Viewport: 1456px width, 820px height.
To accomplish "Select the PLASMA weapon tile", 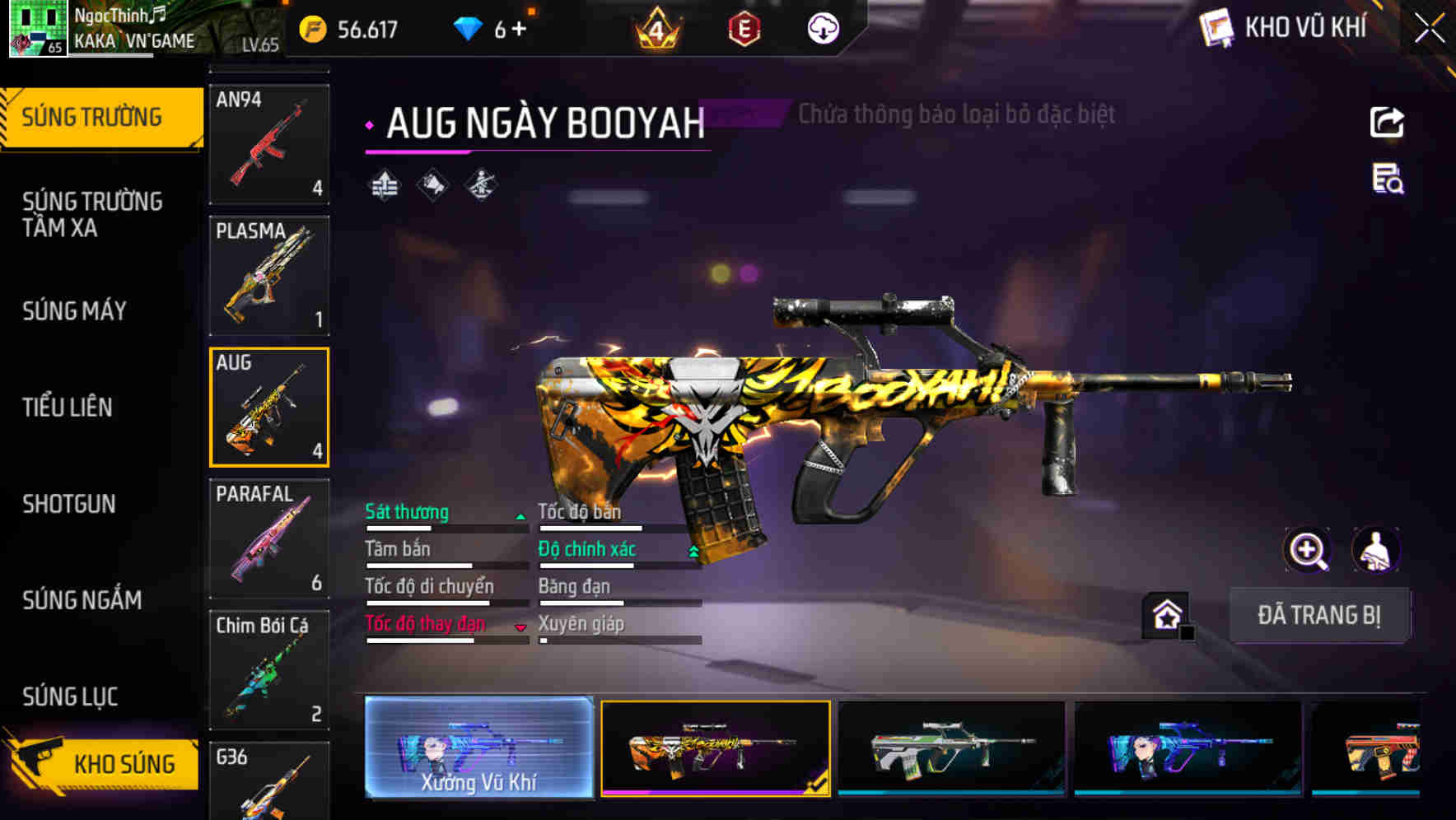I will 269,276.
